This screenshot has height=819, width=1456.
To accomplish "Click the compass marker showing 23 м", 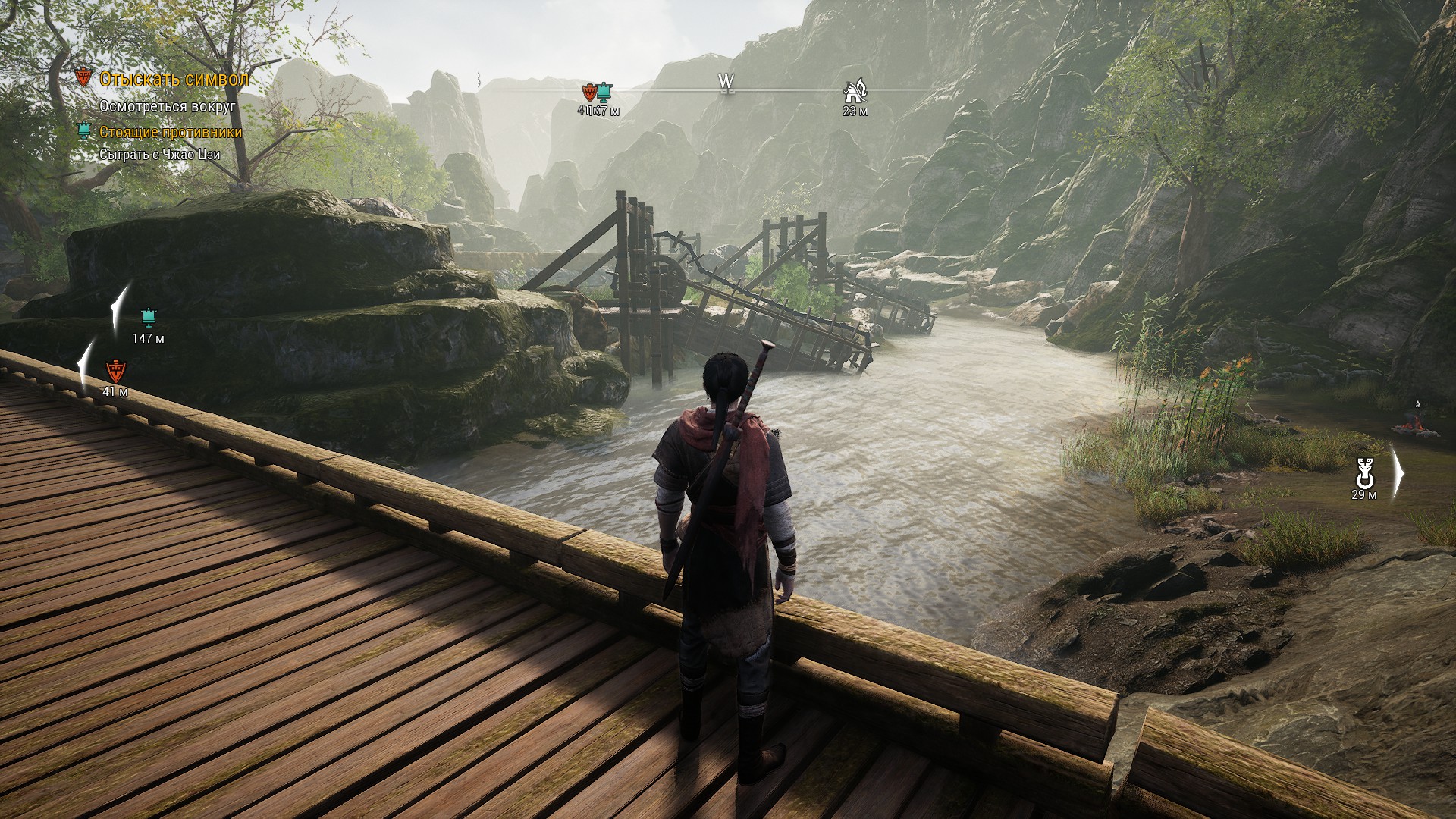I will click(855, 93).
